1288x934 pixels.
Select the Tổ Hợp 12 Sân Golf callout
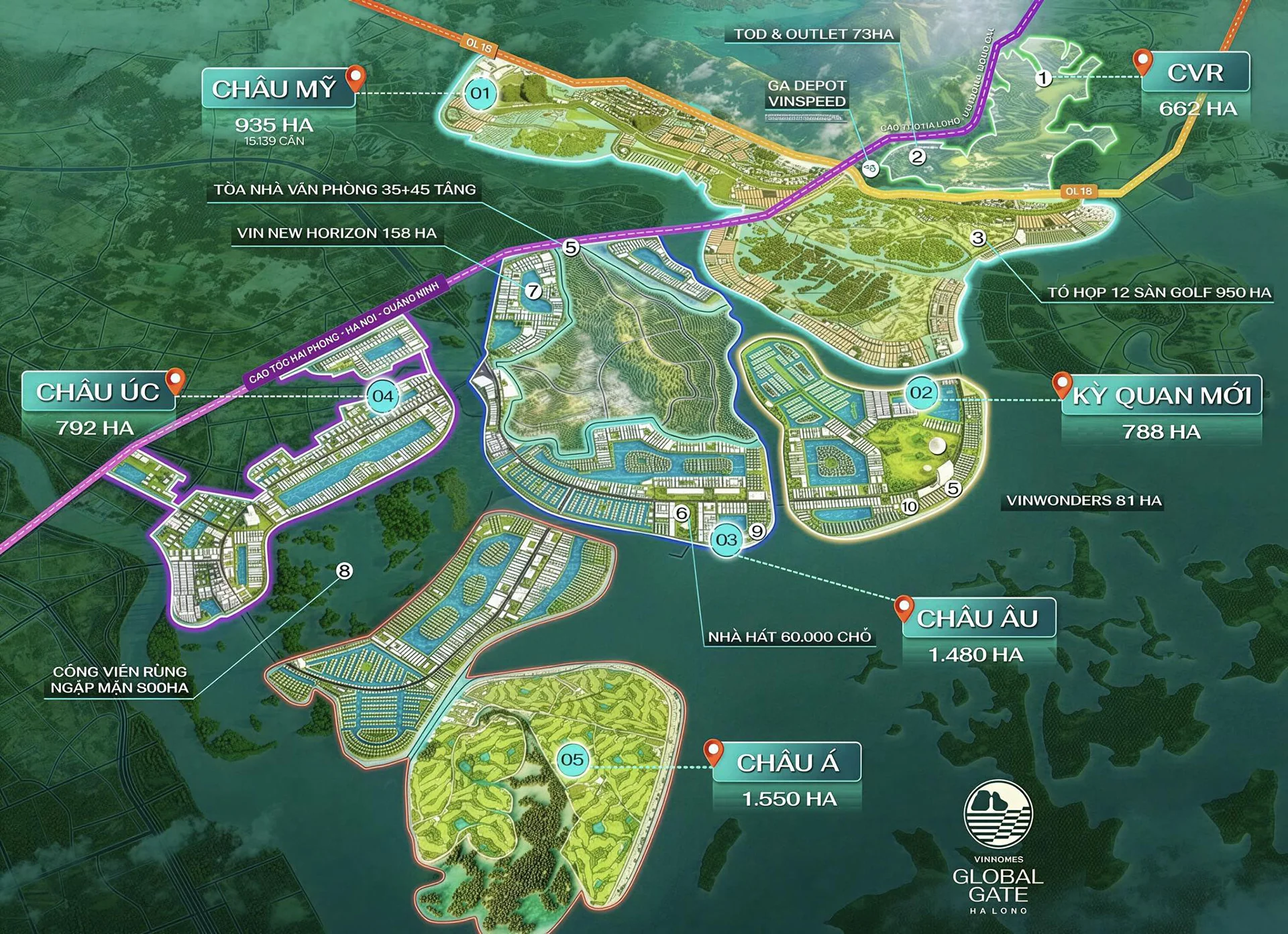1159,292
